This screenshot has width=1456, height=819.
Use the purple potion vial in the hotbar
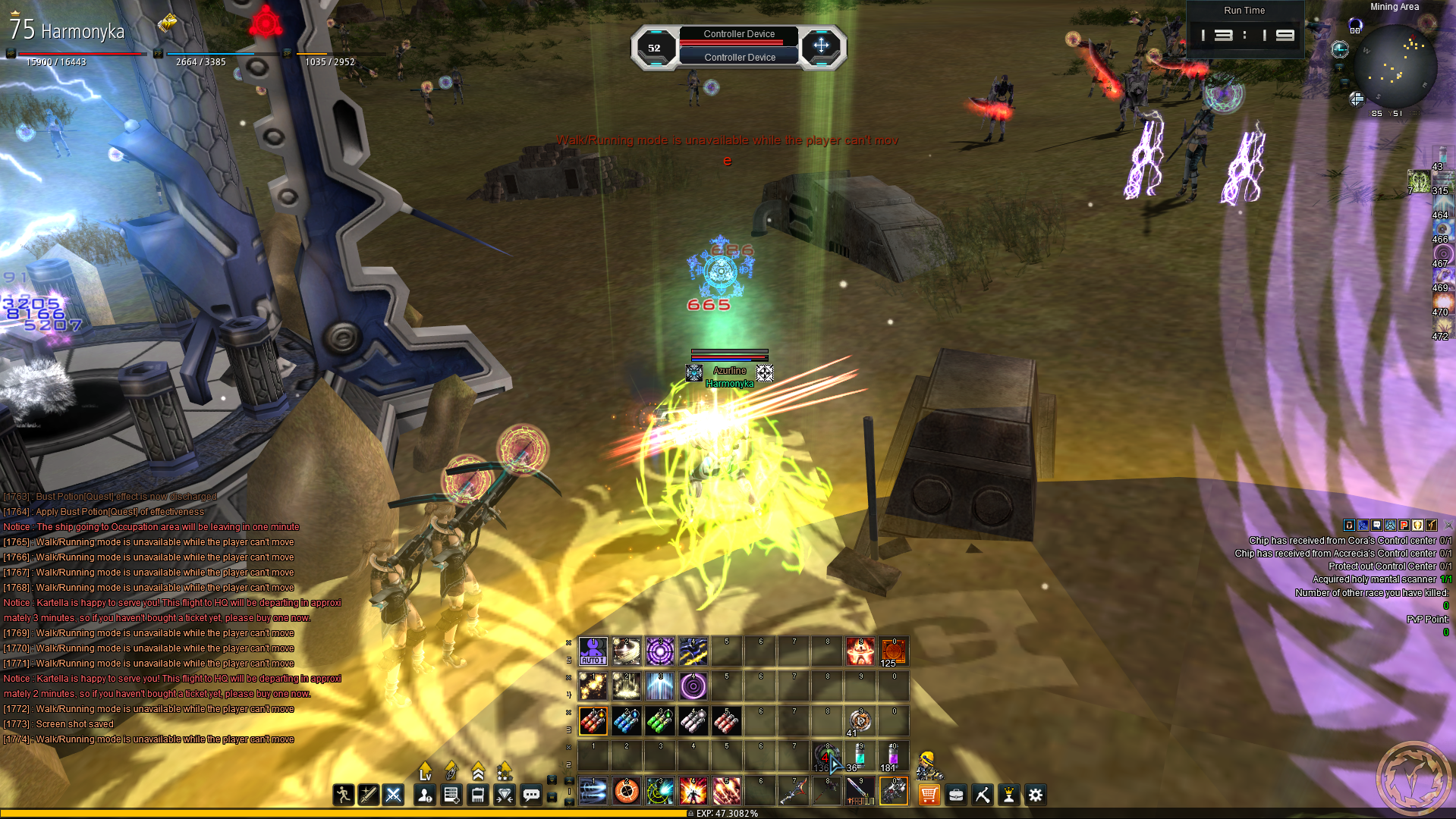coord(893,757)
